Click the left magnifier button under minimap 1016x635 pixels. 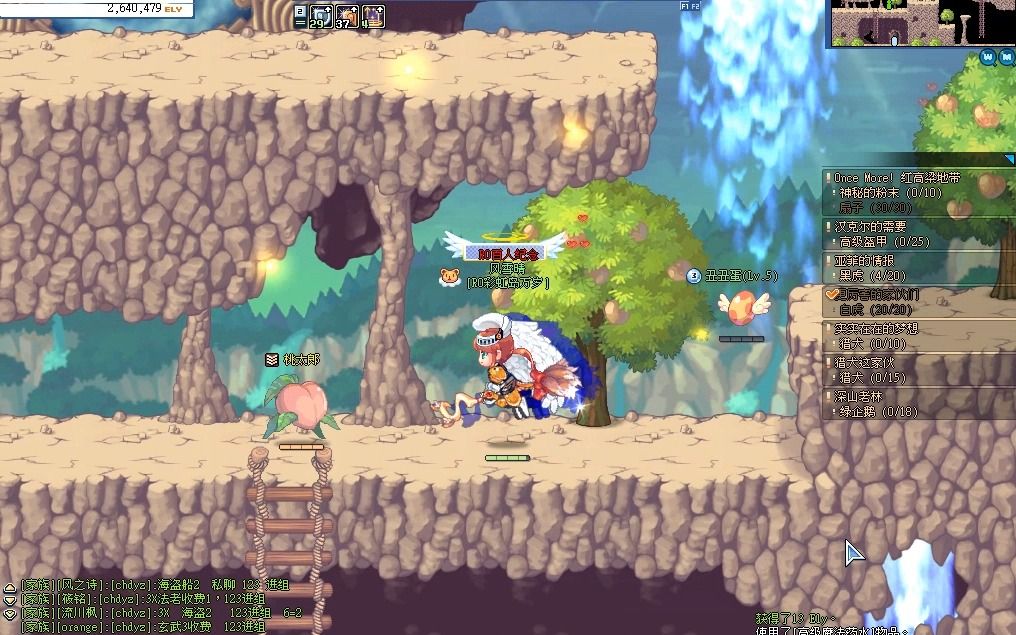[x=988, y=56]
